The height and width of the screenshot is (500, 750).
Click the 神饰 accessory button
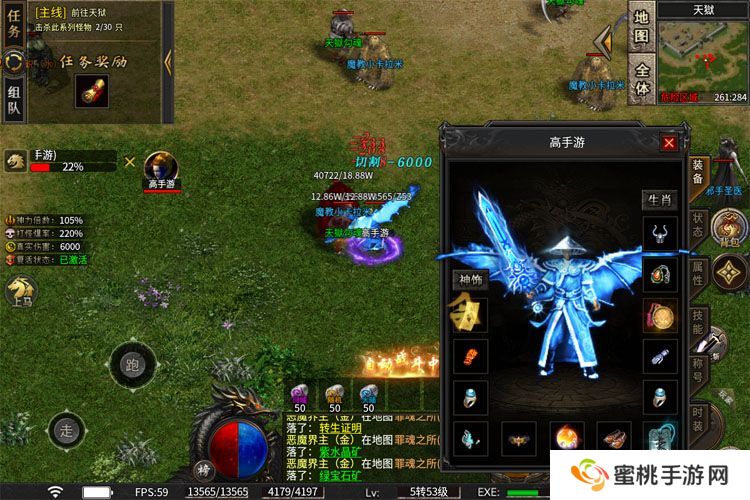point(469,280)
